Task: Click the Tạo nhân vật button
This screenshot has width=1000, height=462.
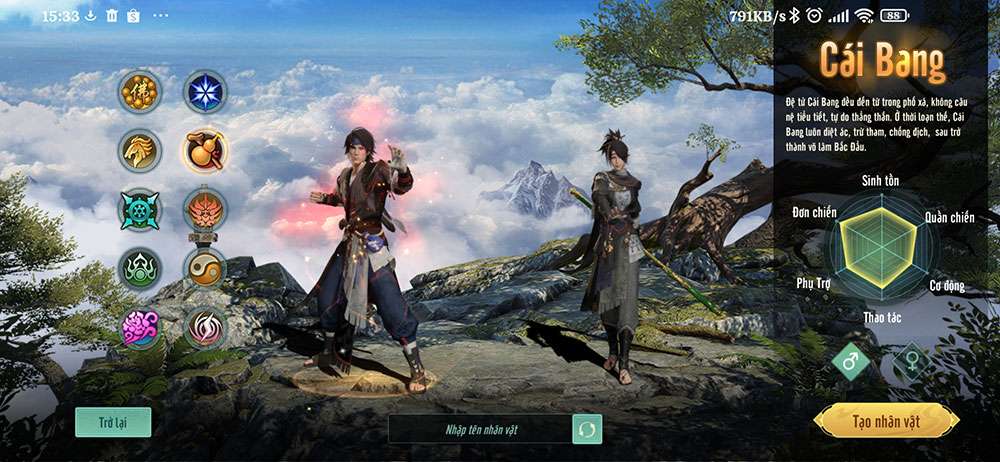Action: click(886, 421)
